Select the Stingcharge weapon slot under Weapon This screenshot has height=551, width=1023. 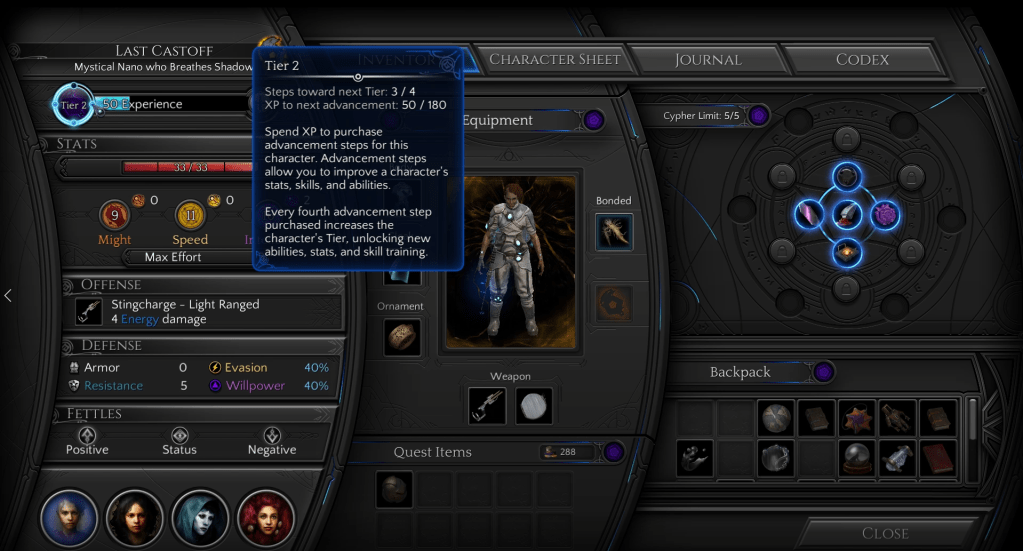pyautogui.click(x=487, y=405)
